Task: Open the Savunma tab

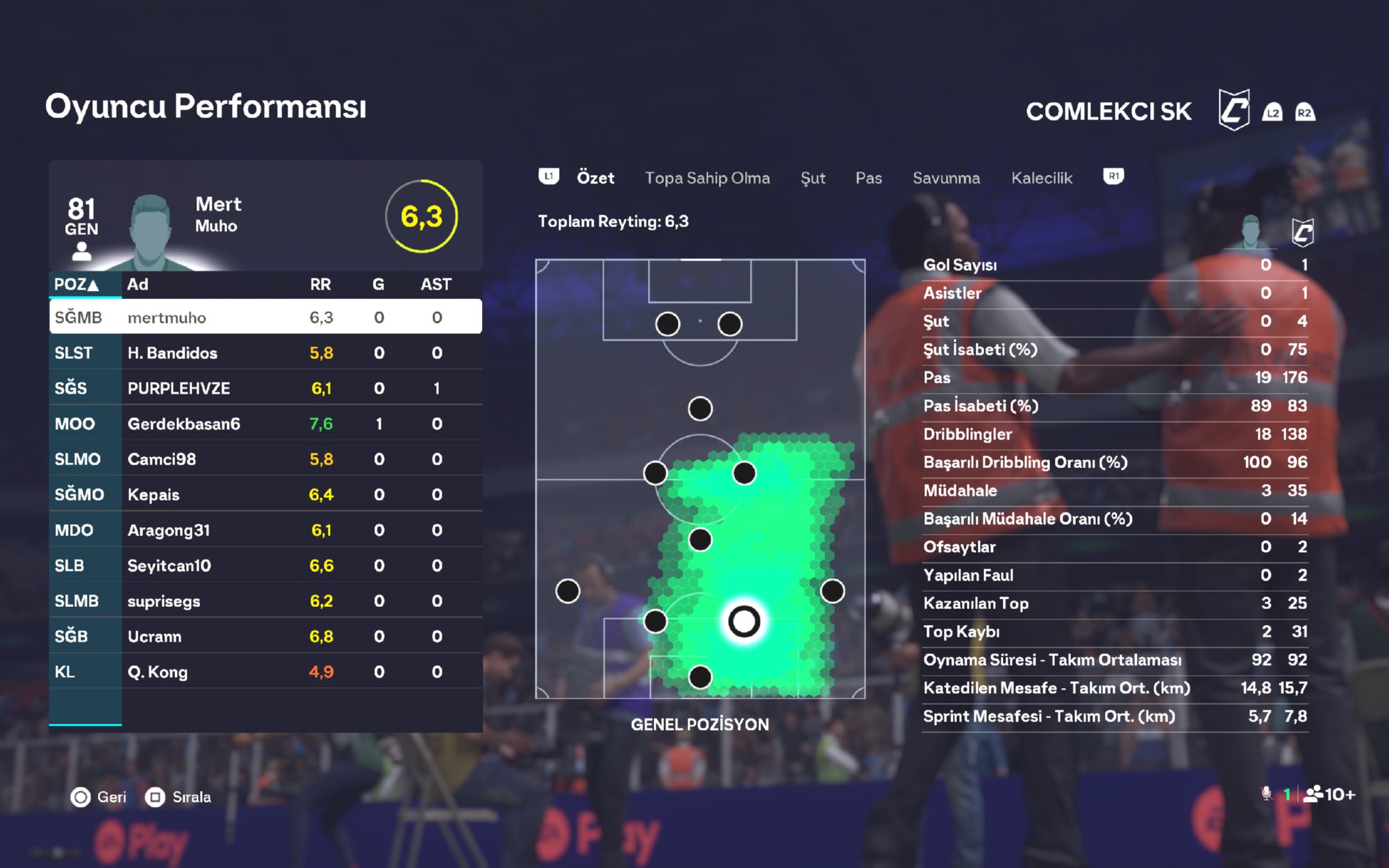Action: (x=946, y=178)
